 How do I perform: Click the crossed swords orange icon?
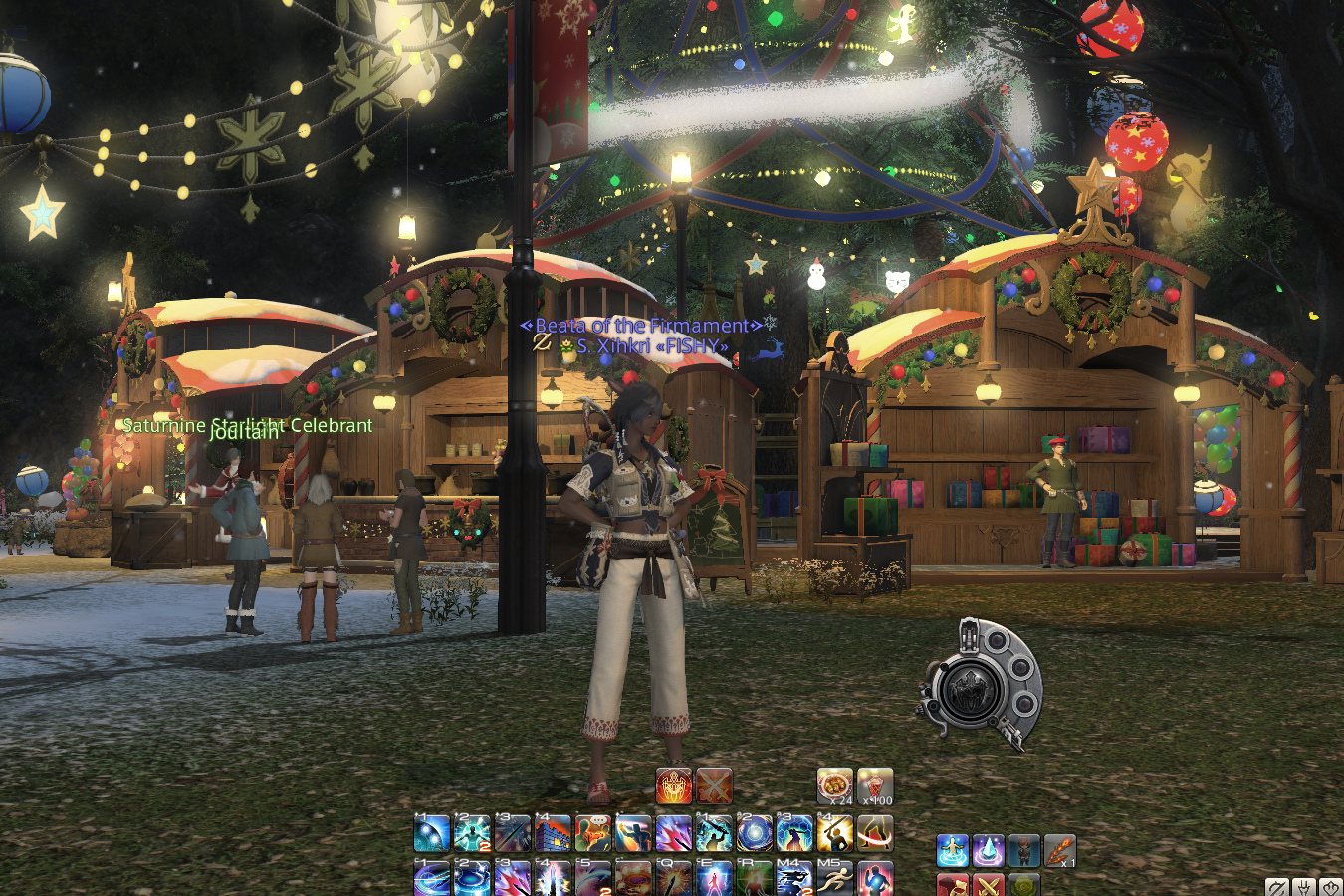[x=714, y=786]
